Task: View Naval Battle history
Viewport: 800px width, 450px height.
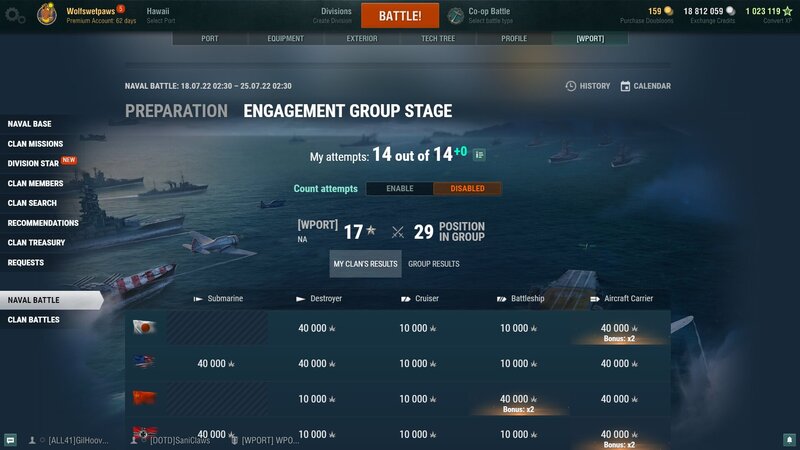Action: (x=588, y=86)
